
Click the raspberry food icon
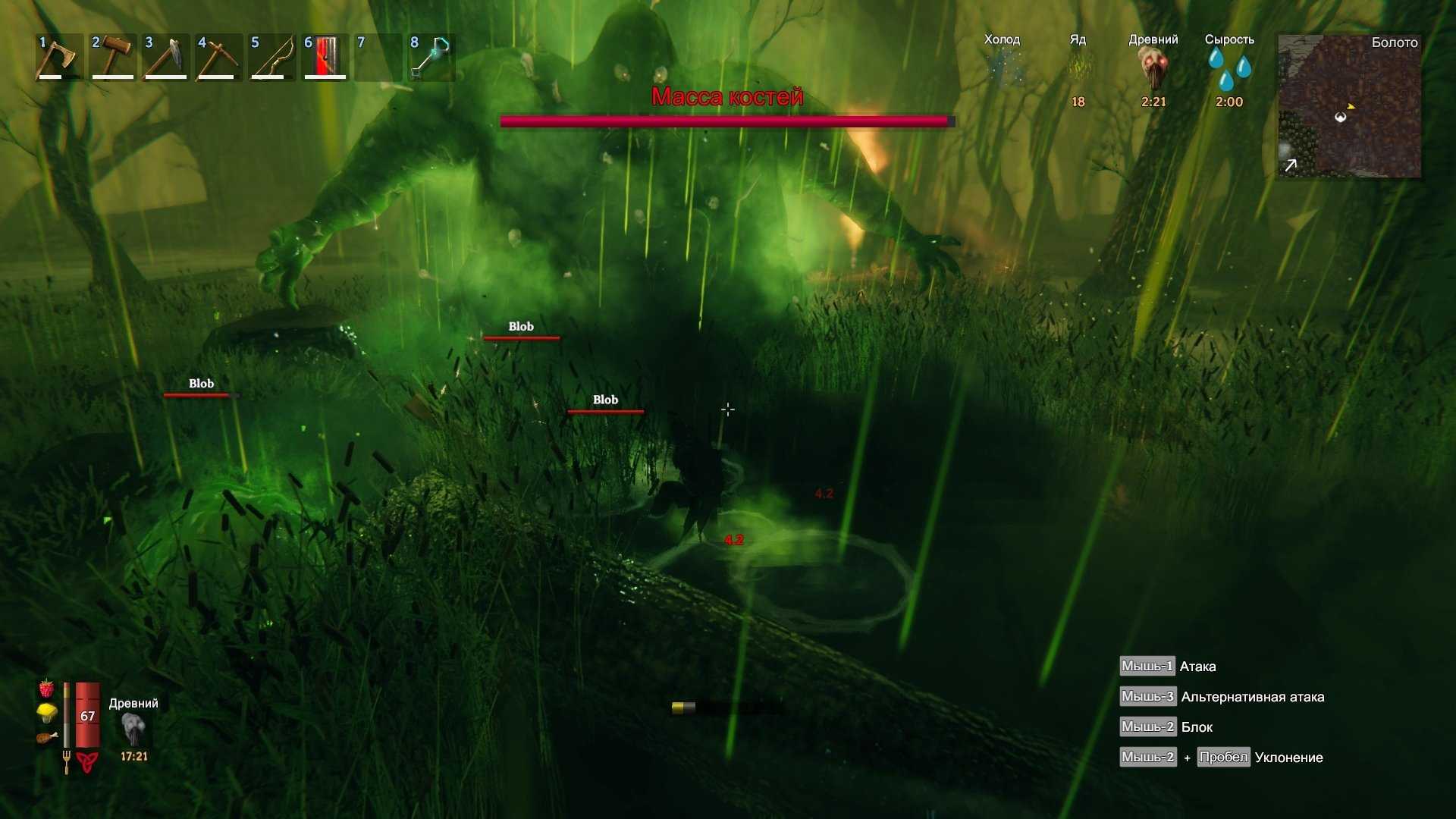(47, 689)
